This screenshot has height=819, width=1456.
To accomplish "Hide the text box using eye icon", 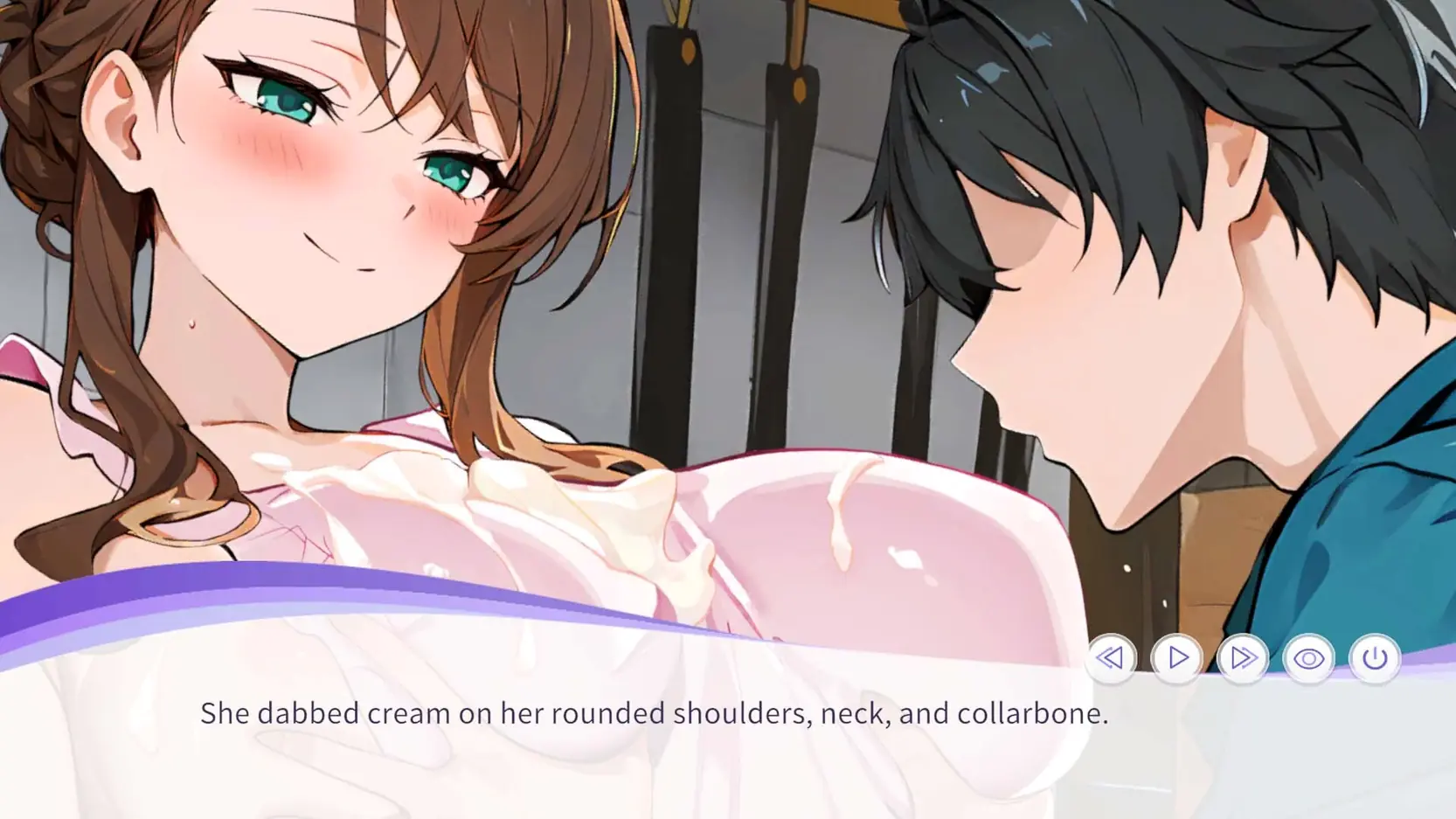I will pyautogui.click(x=1308, y=658).
